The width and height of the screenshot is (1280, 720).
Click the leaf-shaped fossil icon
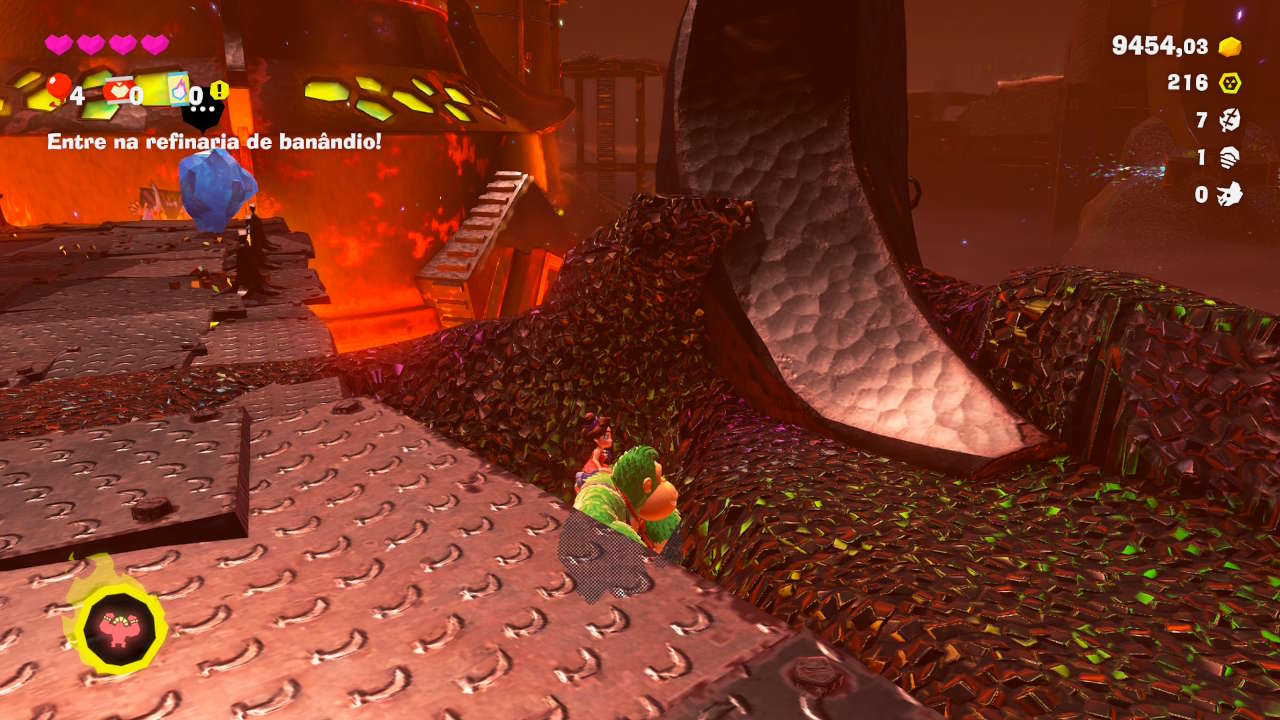(1229, 121)
